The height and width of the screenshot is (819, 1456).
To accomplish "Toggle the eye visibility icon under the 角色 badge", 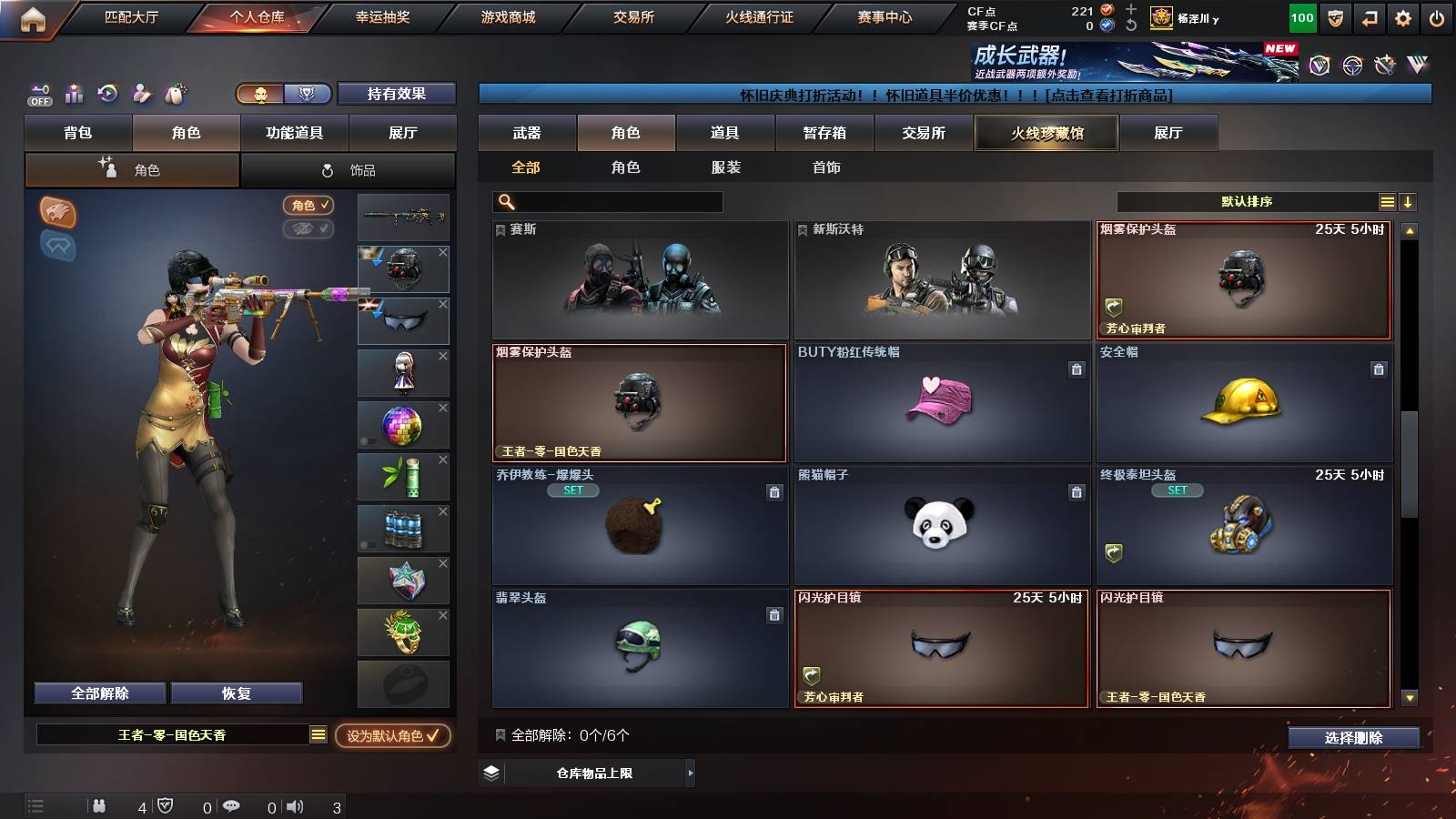I will pos(309,229).
